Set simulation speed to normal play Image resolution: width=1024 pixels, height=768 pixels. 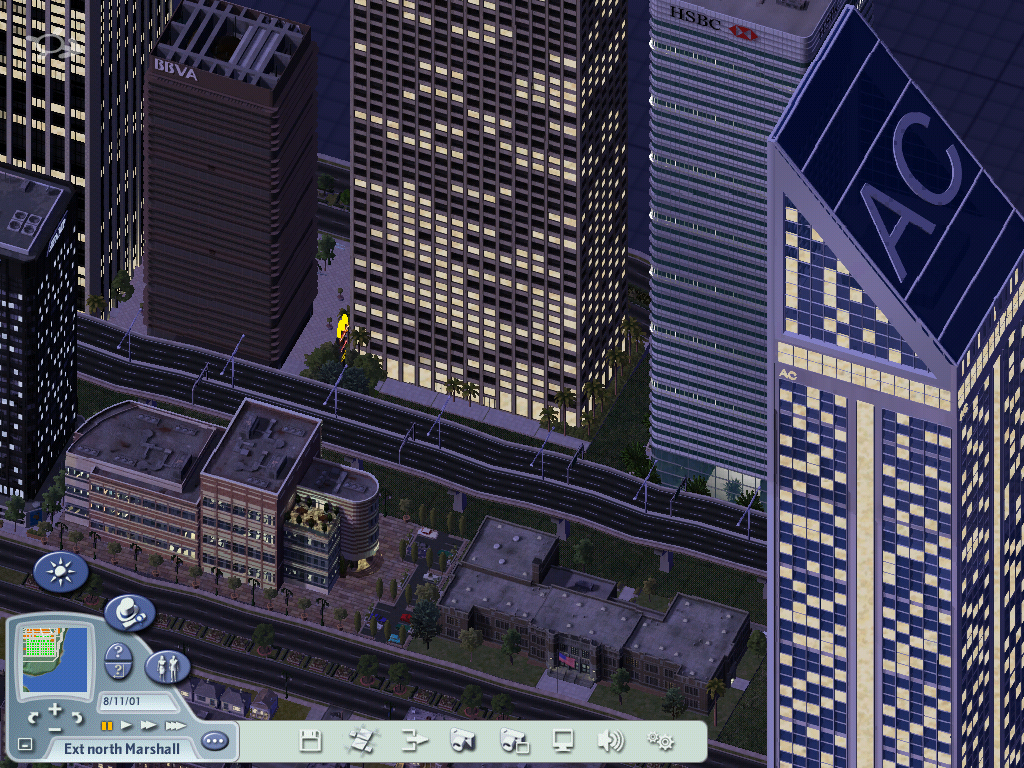(x=127, y=725)
